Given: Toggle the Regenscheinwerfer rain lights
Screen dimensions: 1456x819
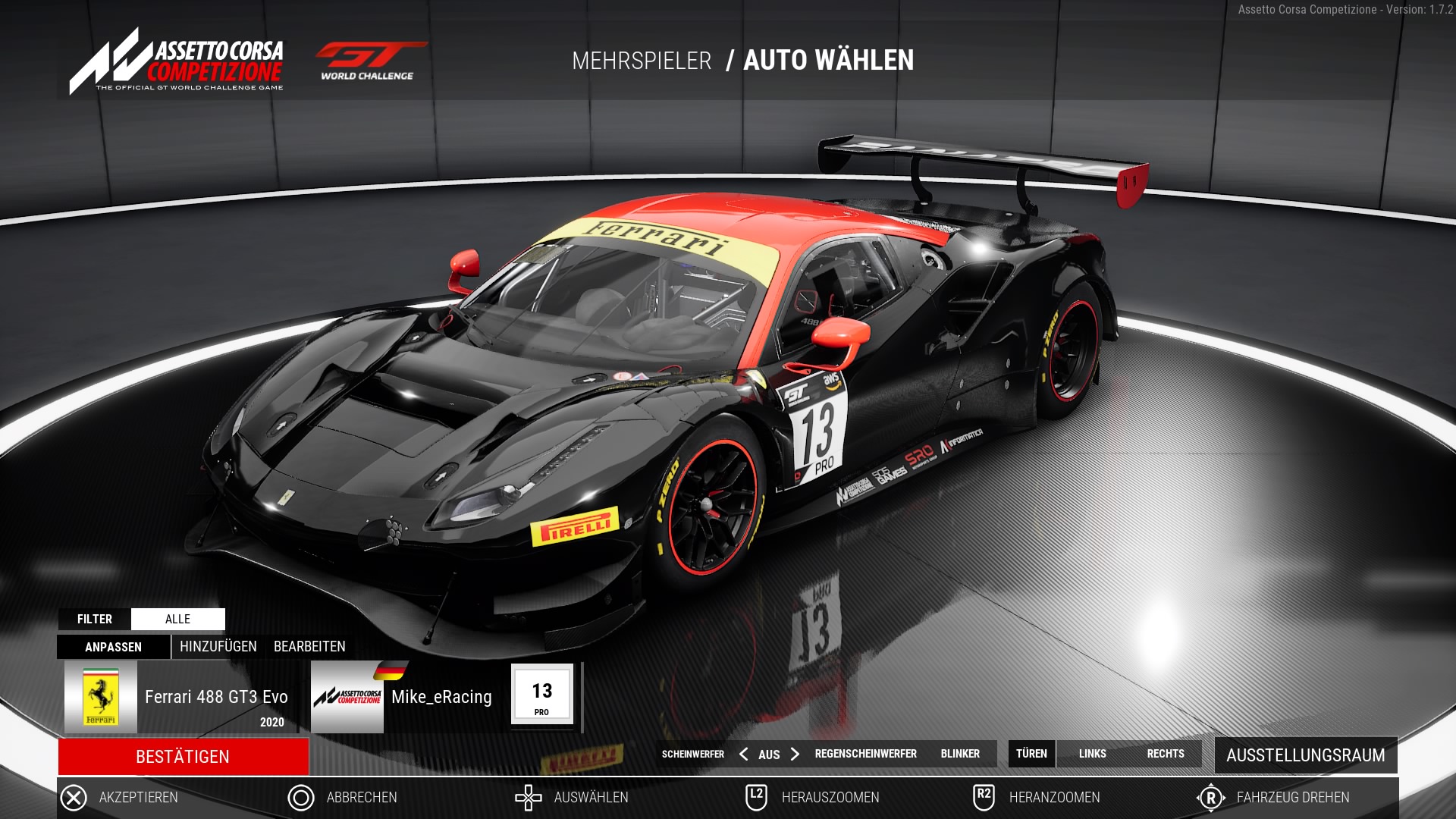Looking at the screenshot, I should click(x=865, y=754).
